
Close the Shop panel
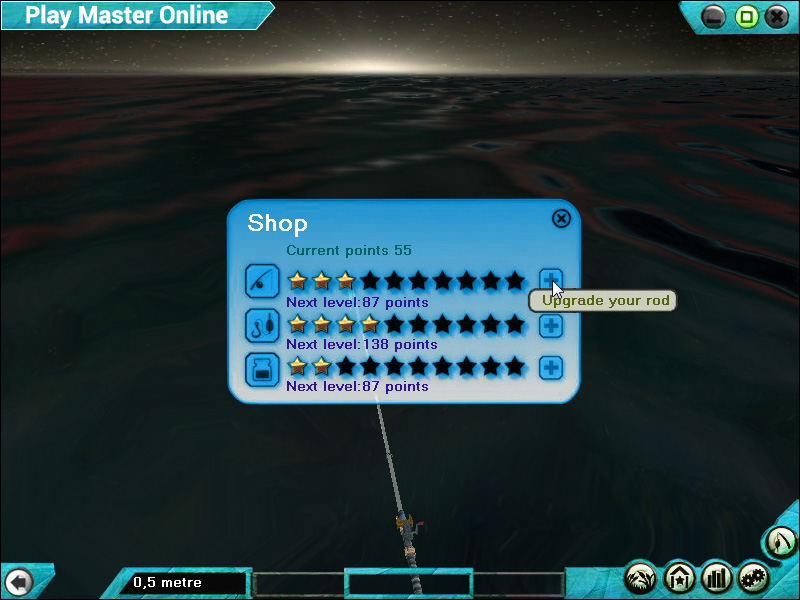[561, 219]
